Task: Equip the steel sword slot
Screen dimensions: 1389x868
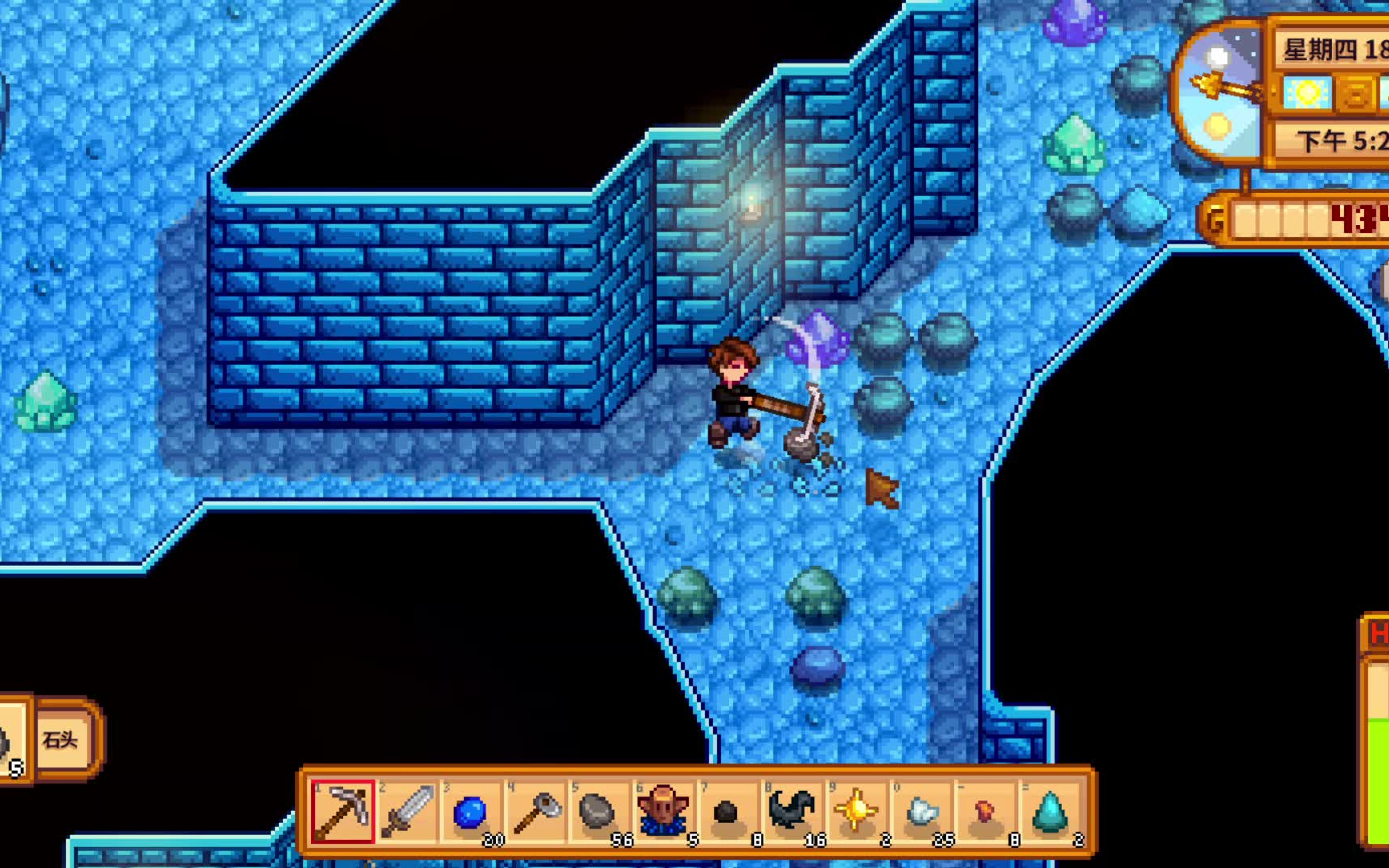Action: pos(407,812)
